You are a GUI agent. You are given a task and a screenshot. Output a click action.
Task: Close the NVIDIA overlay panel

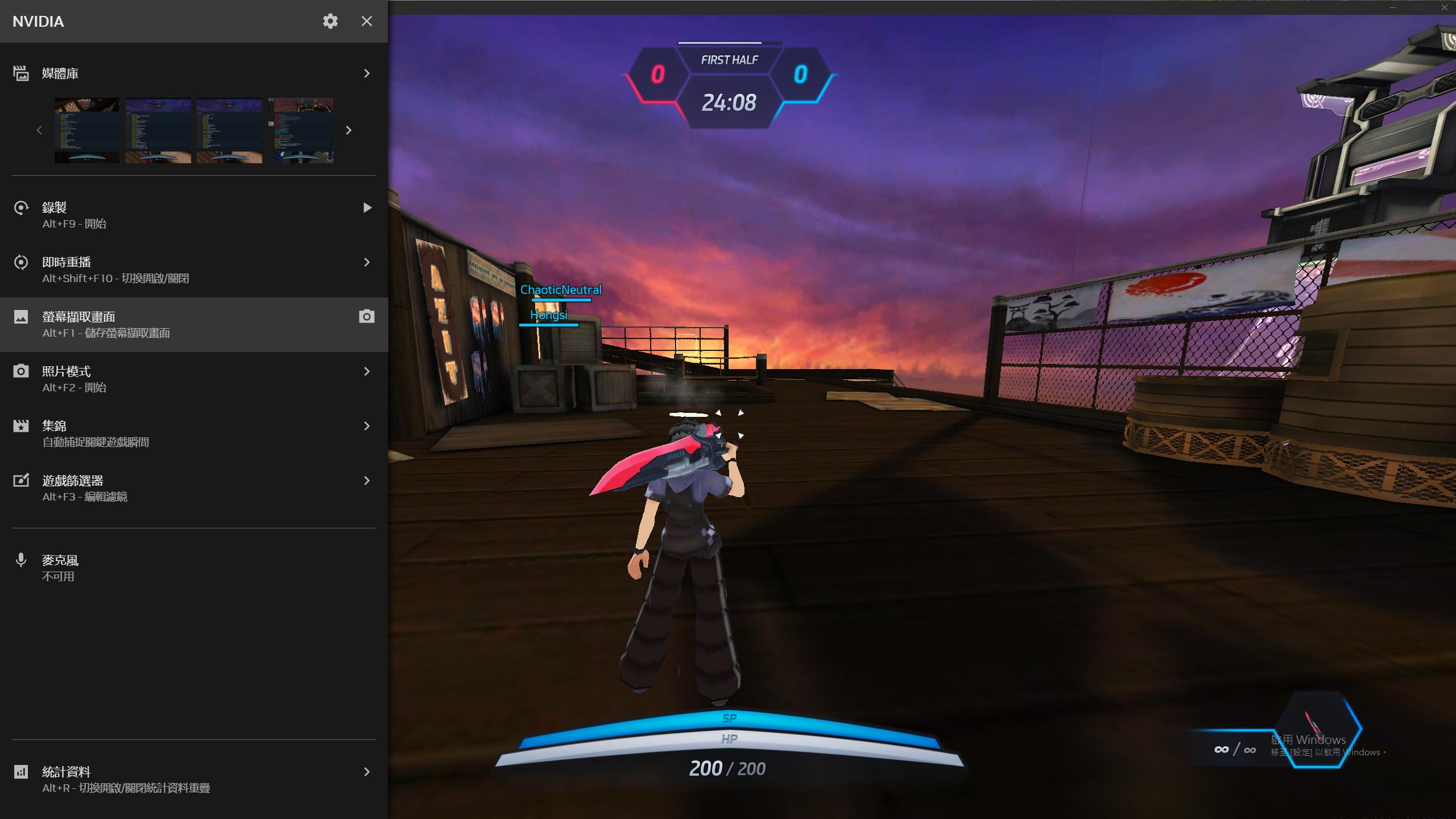point(367,22)
